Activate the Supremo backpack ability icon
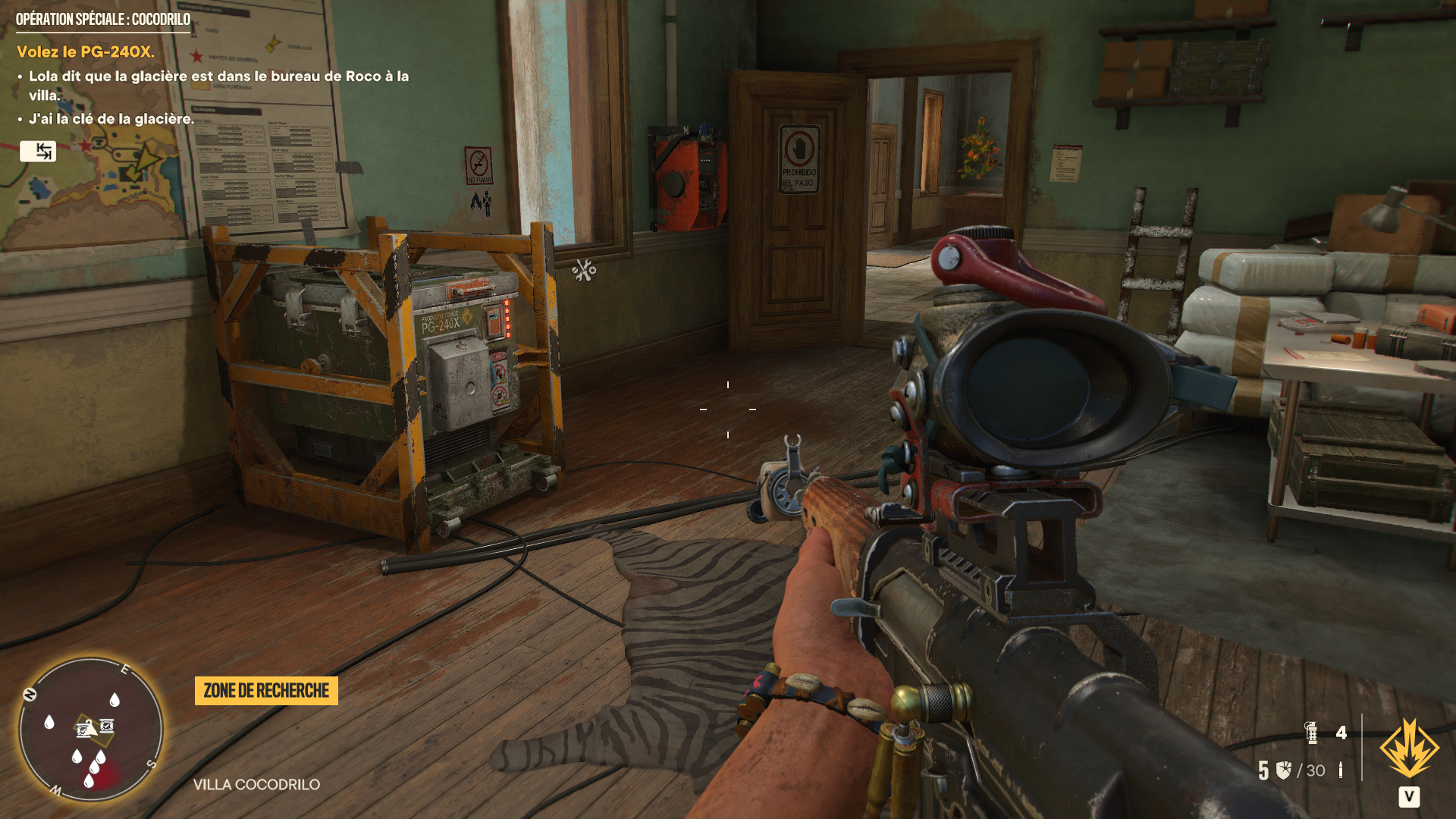 click(x=1409, y=749)
